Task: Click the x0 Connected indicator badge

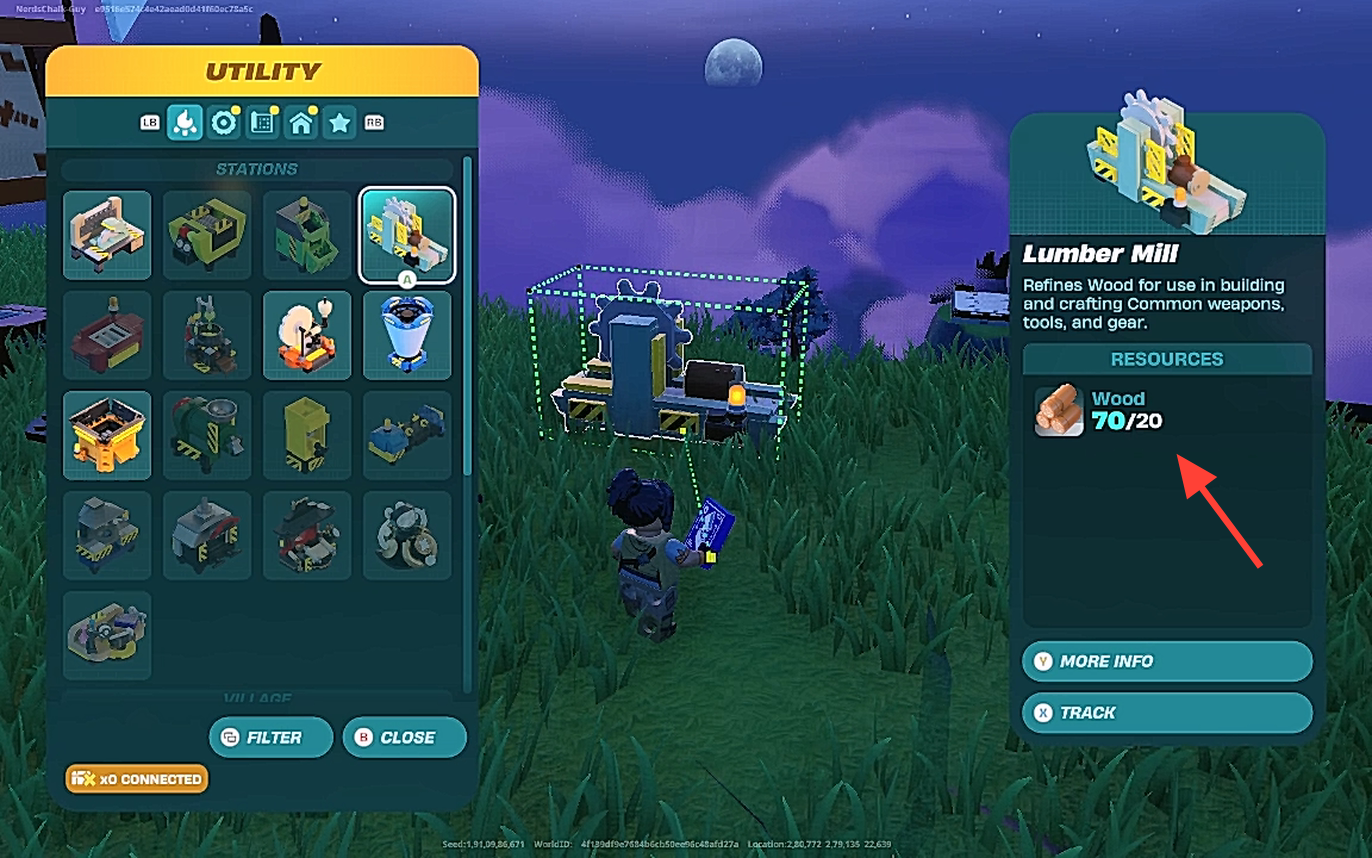Action: pyautogui.click(x=137, y=779)
